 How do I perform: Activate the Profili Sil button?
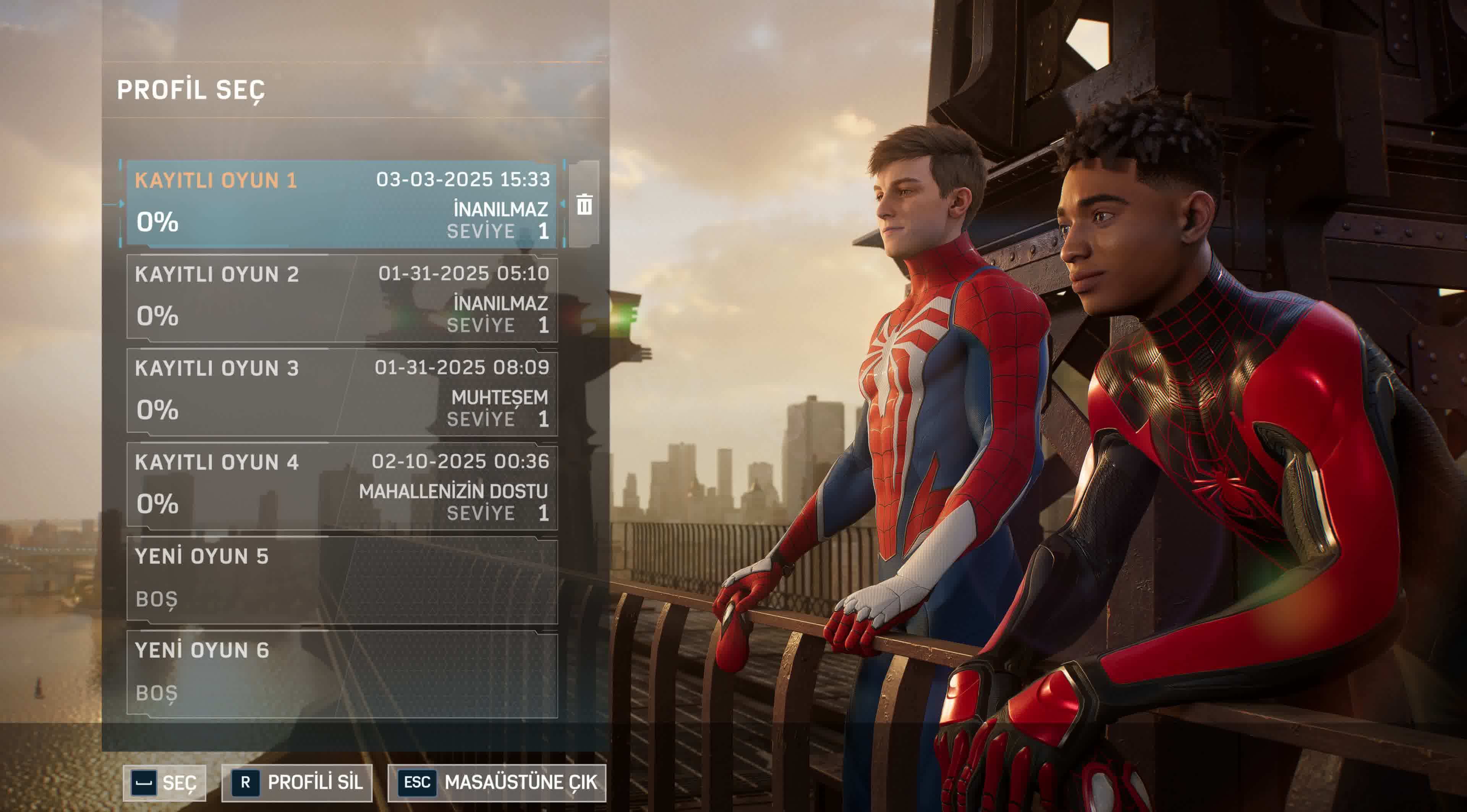(297, 782)
